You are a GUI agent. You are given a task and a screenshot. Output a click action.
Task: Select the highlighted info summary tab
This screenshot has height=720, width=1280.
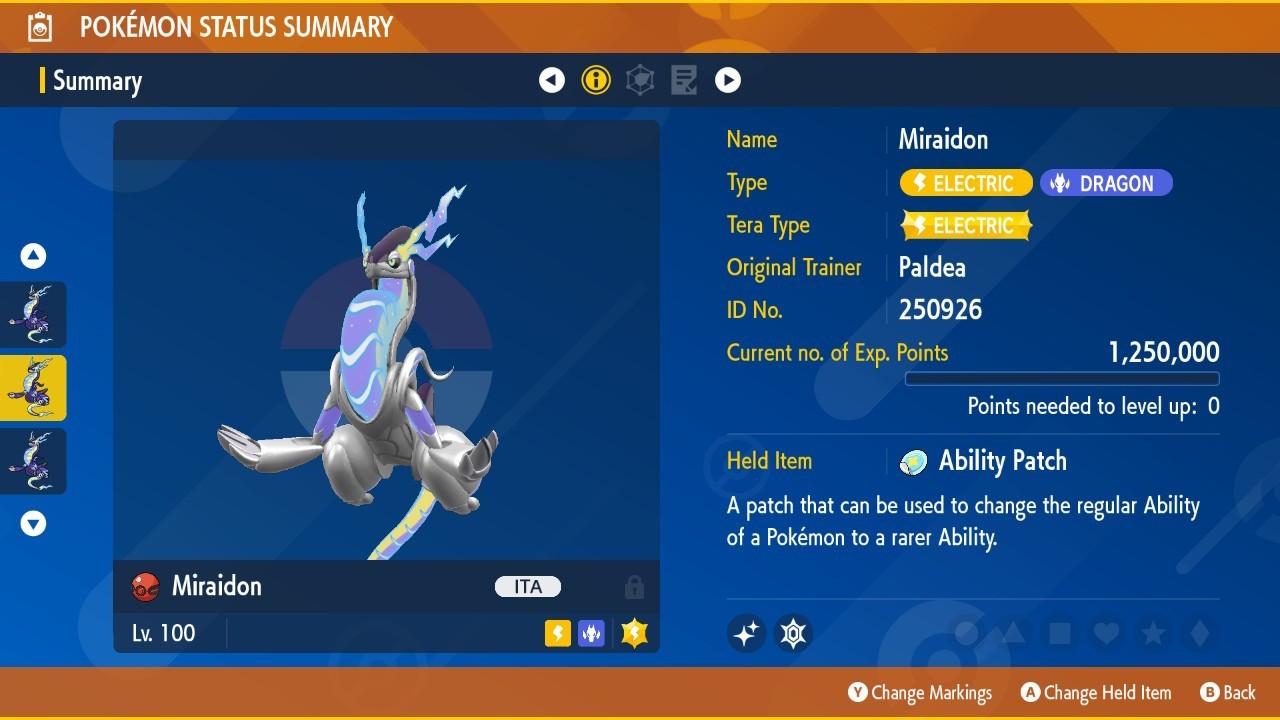click(x=596, y=80)
